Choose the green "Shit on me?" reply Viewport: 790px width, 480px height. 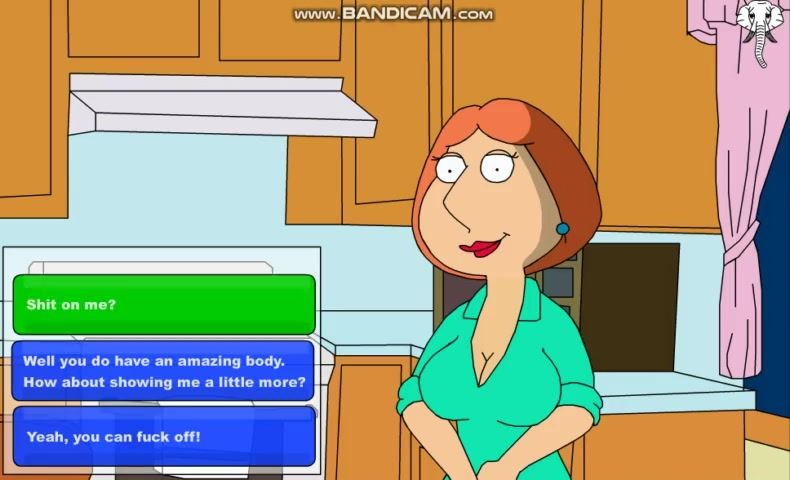pos(164,304)
